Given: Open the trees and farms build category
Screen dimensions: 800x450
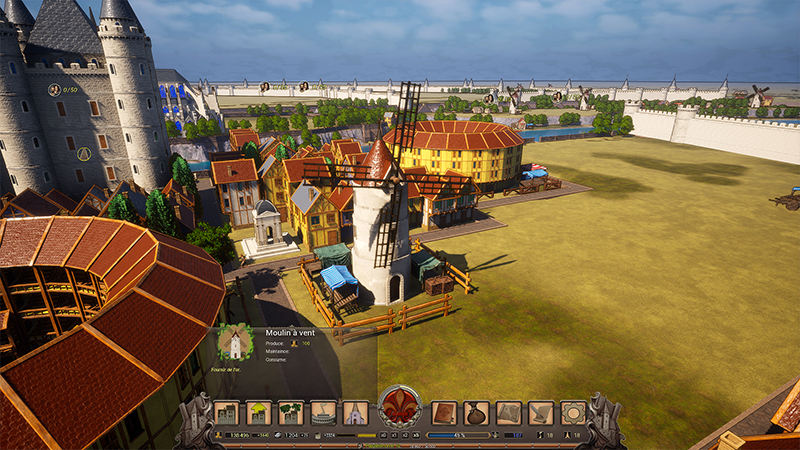Looking at the screenshot, I should [291, 413].
